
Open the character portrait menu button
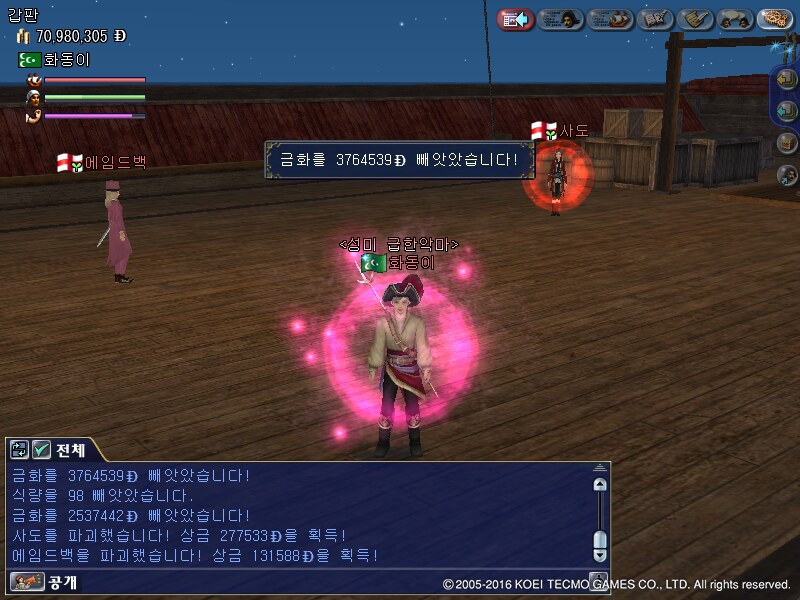(x=561, y=19)
